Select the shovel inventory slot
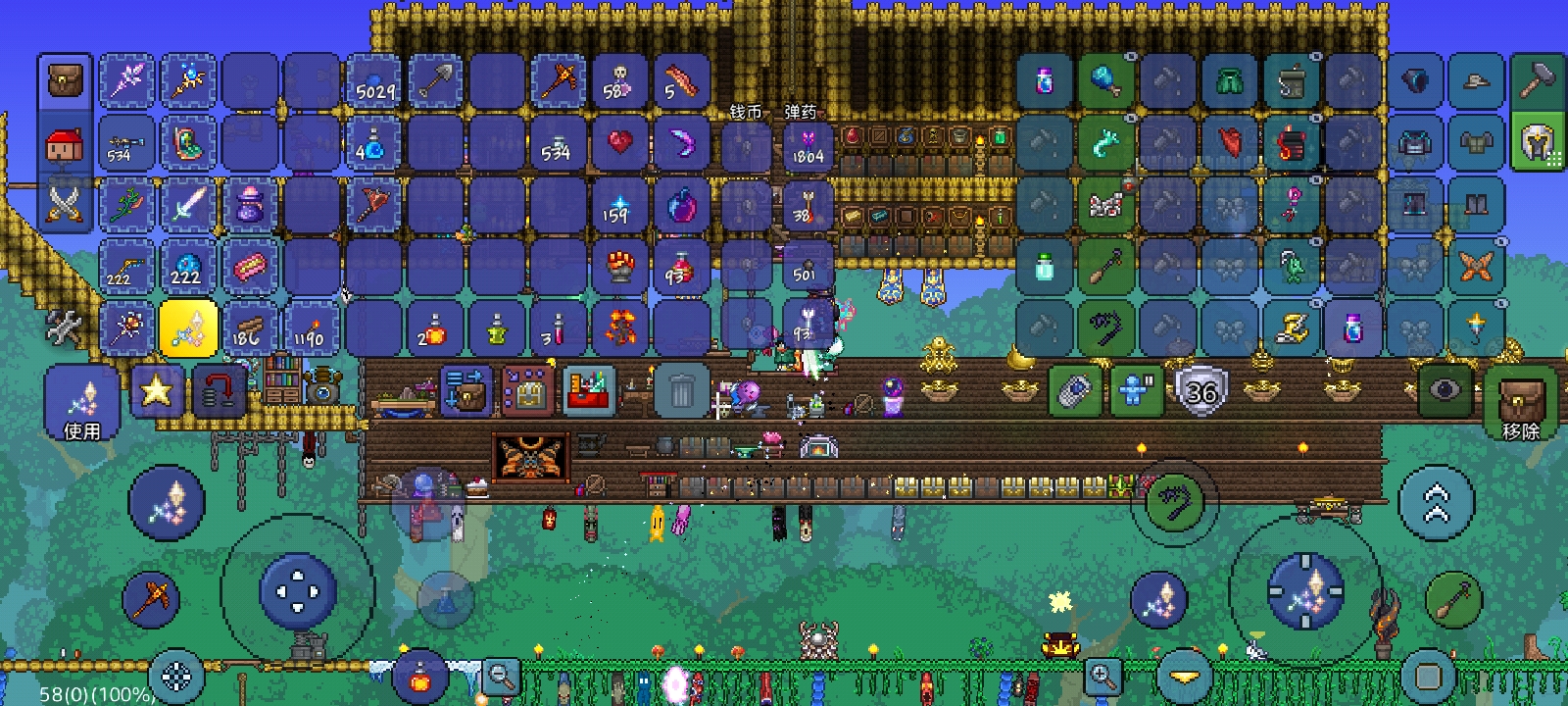Image resolution: width=1568 pixels, height=706 pixels. (x=435, y=82)
